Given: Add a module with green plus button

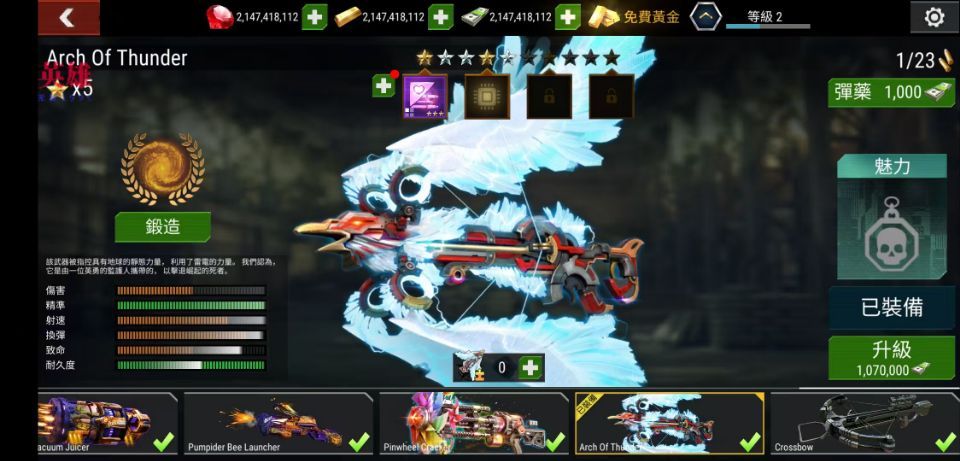Looking at the screenshot, I should coord(384,86).
